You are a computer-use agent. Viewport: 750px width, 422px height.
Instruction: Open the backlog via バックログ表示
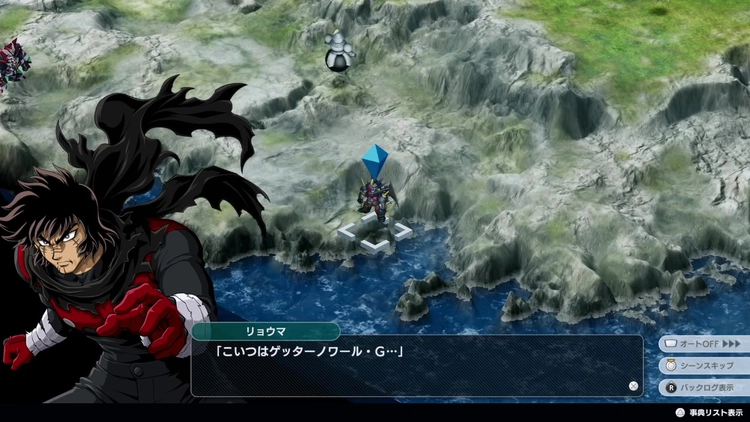[703, 388]
